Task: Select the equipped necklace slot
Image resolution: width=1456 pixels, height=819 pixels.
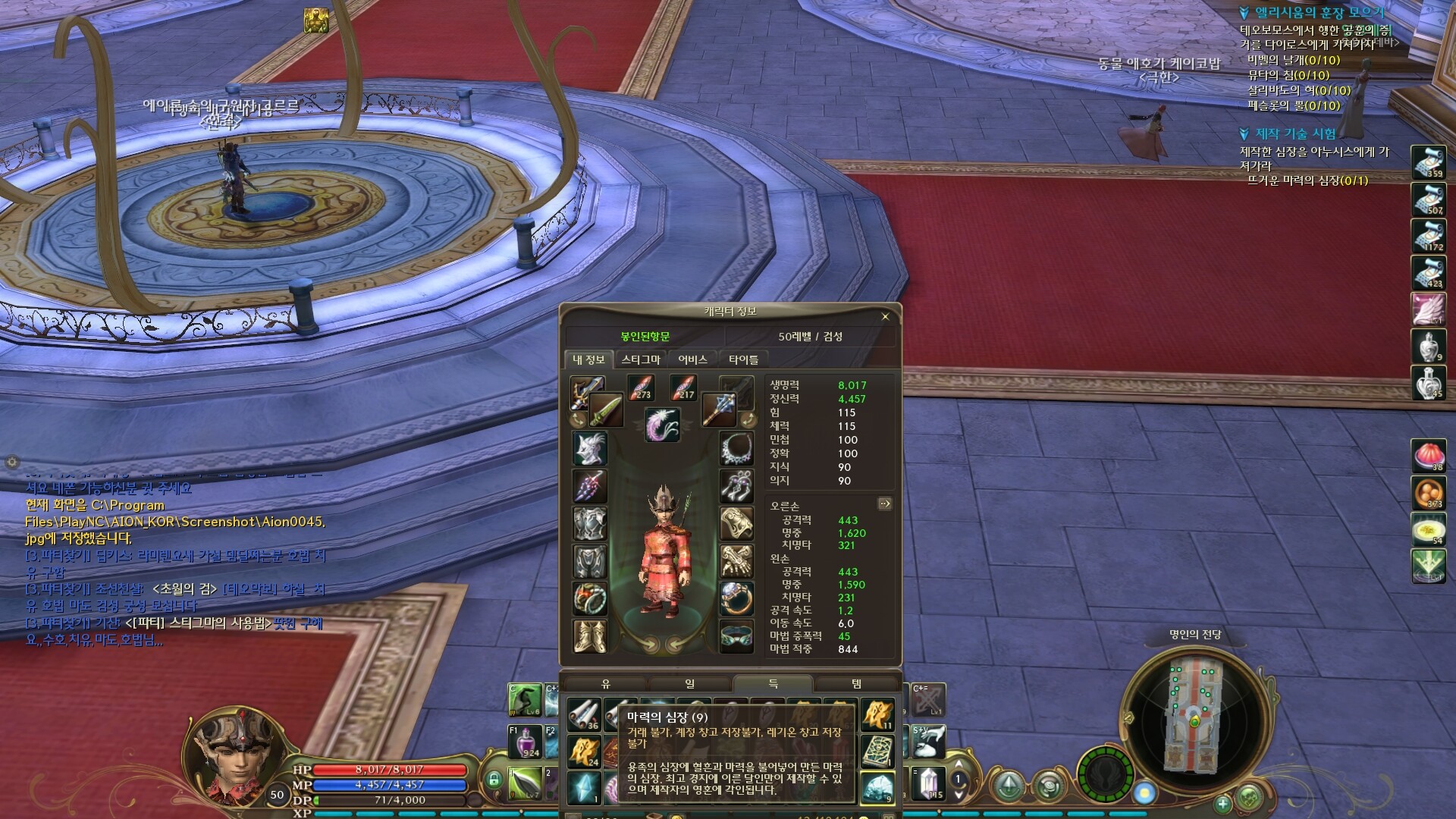Action: click(736, 449)
